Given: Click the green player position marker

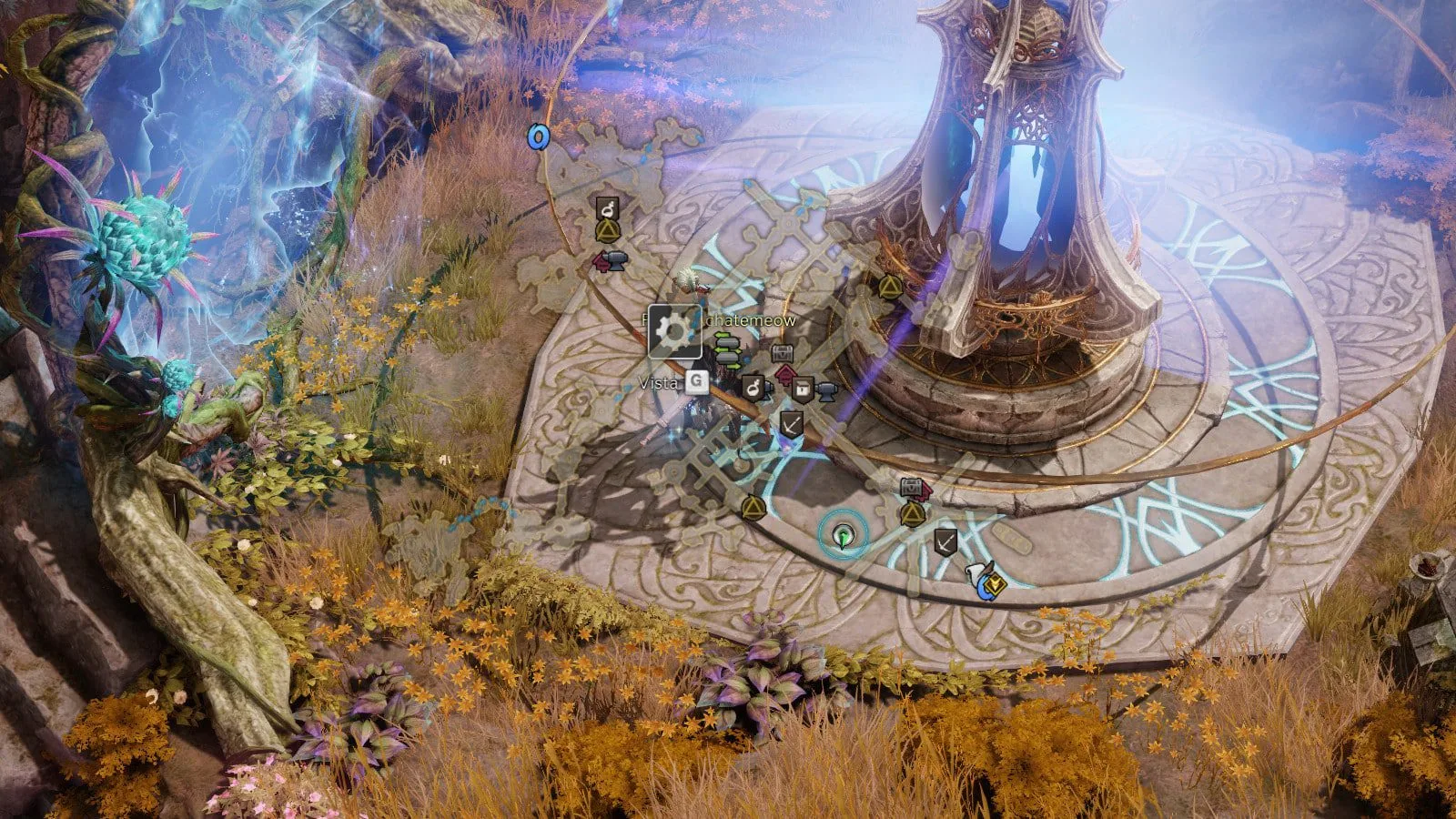Looking at the screenshot, I should 844,536.
